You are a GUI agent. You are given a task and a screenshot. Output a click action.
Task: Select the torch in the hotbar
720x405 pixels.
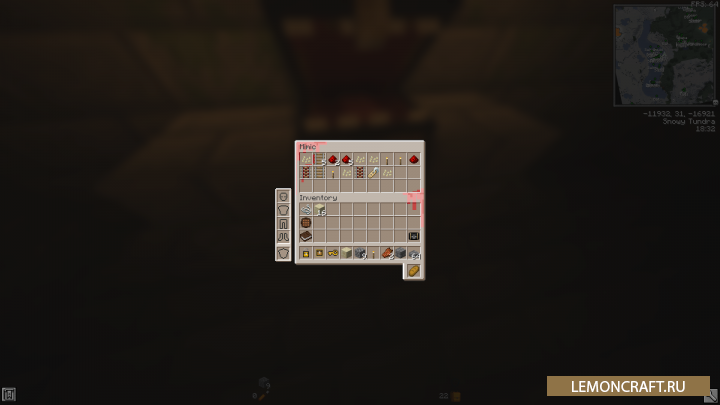coord(373,254)
